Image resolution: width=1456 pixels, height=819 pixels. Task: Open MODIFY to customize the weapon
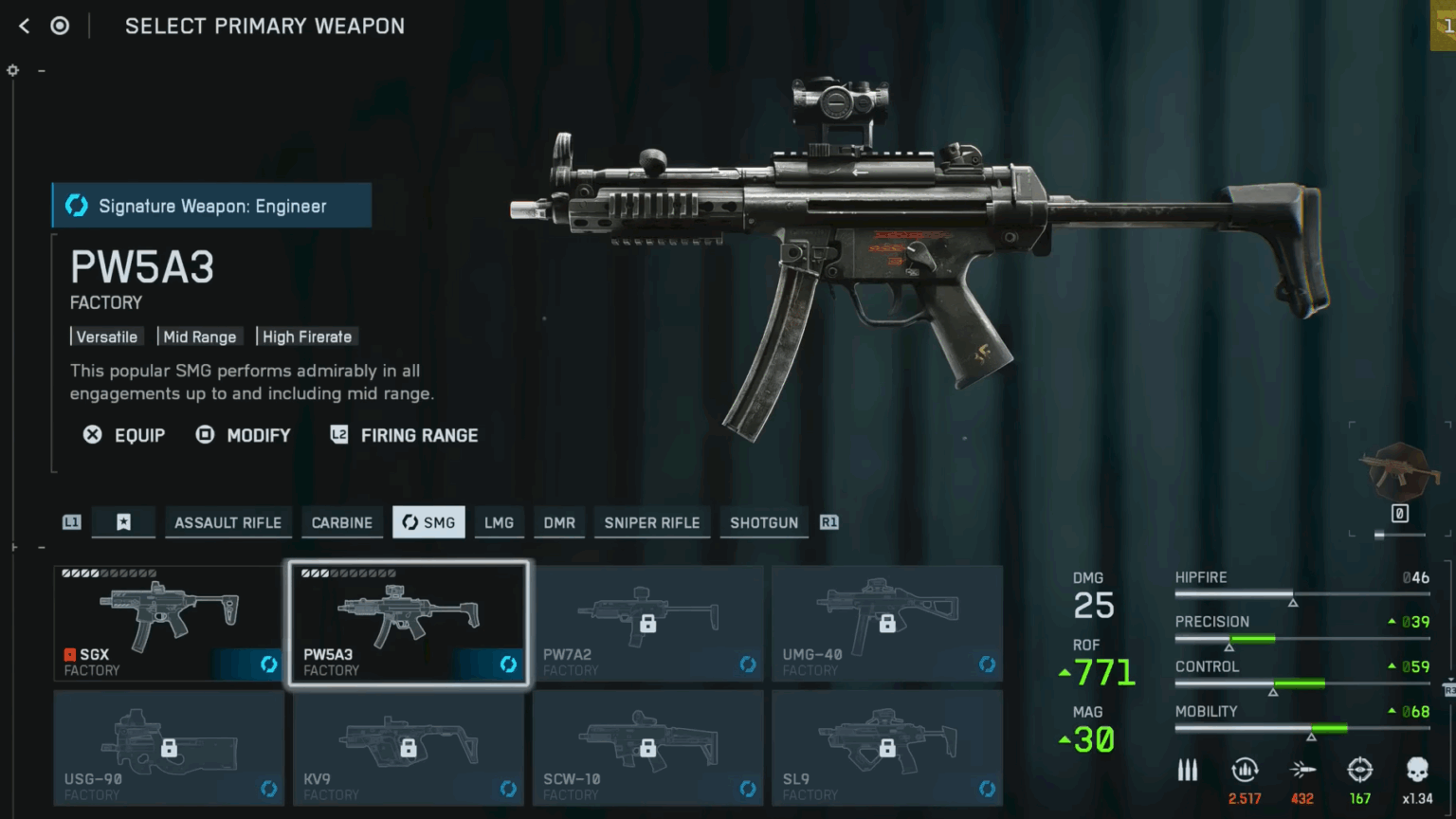click(243, 435)
